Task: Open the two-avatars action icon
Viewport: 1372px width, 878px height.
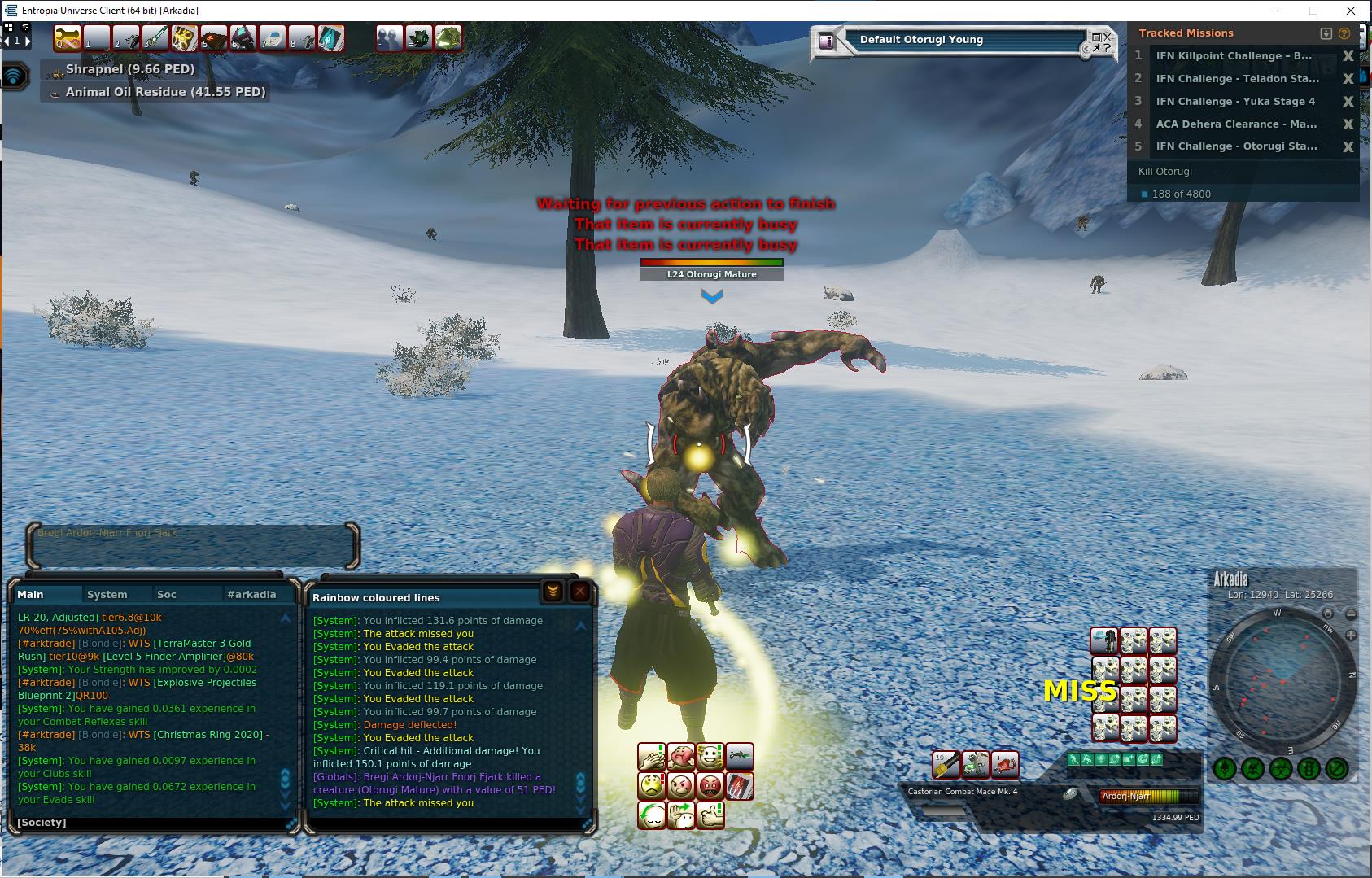Action: 389,38
